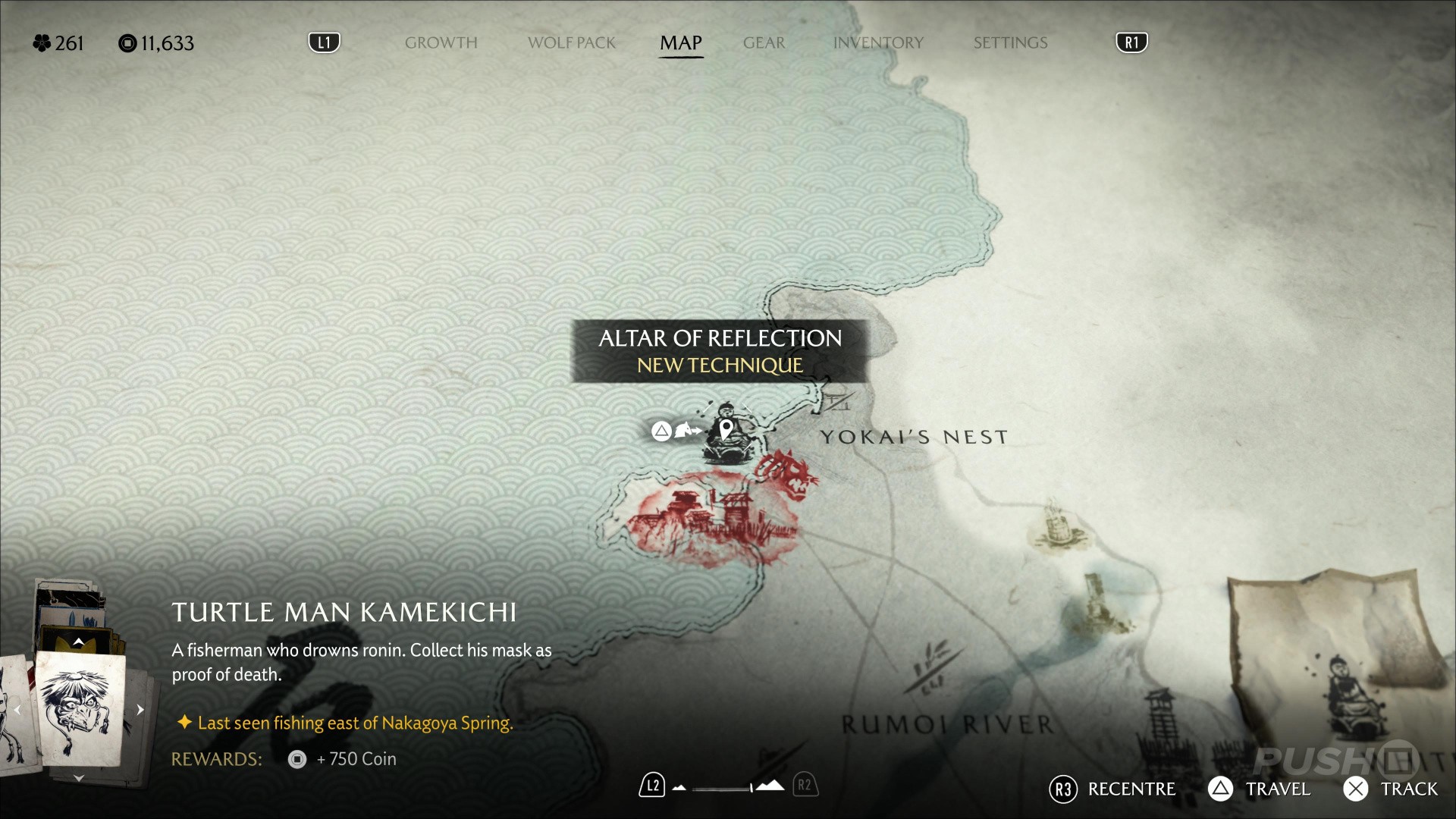1456x819 pixels.
Task: Select the bamboo strike marker above Rumoi River
Action: (x=931, y=667)
